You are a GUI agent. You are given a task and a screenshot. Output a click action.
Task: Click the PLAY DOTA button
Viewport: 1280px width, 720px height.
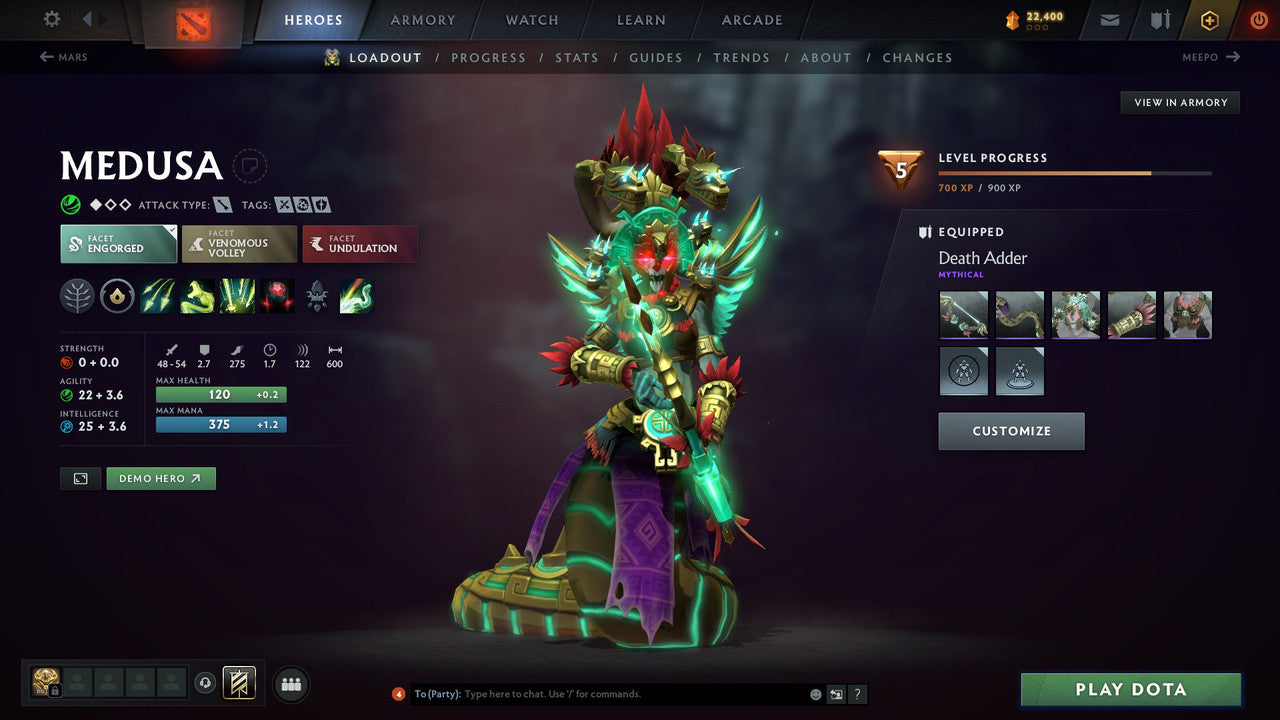(x=1130, y=689)
